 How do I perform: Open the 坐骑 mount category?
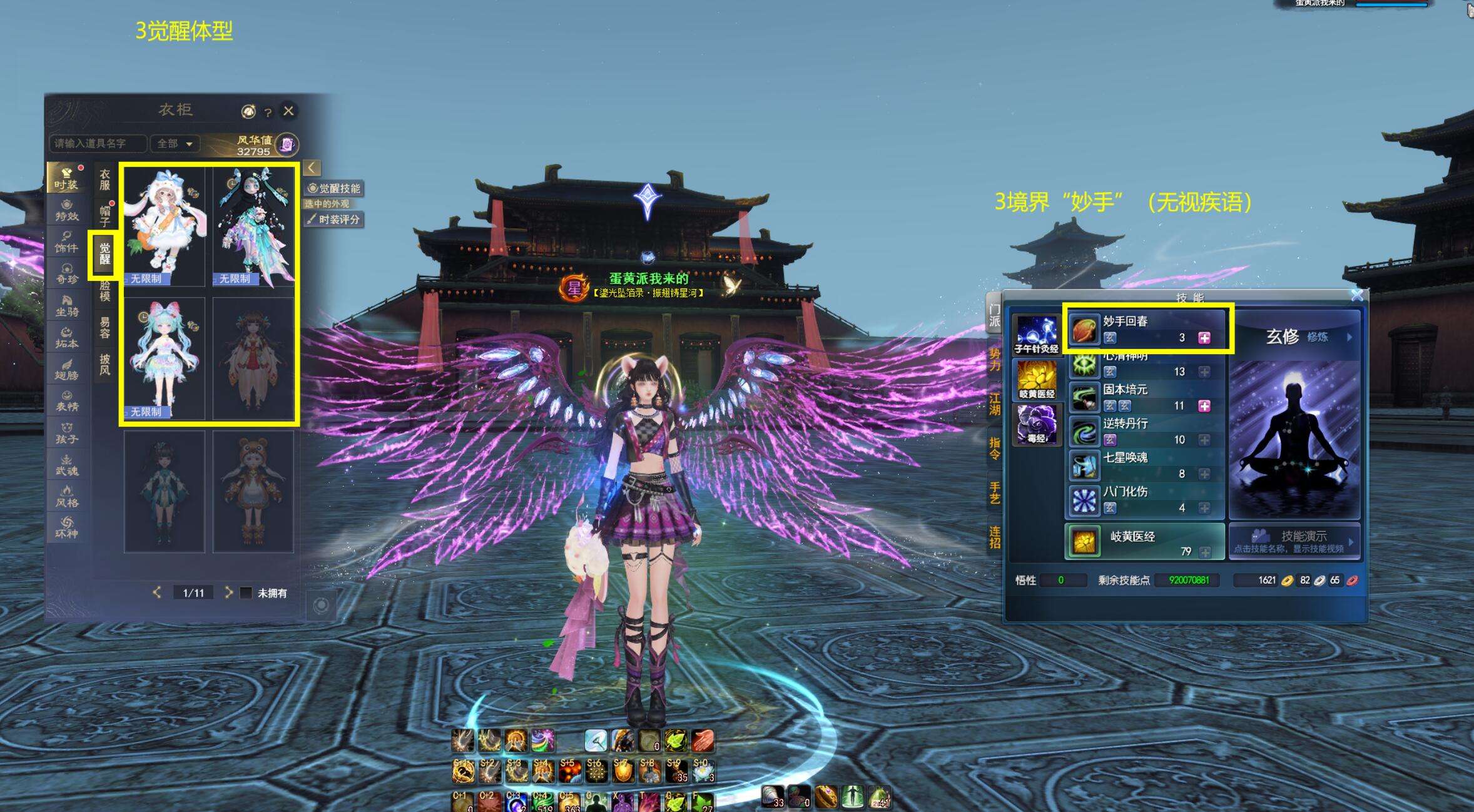tap(67, 305)
